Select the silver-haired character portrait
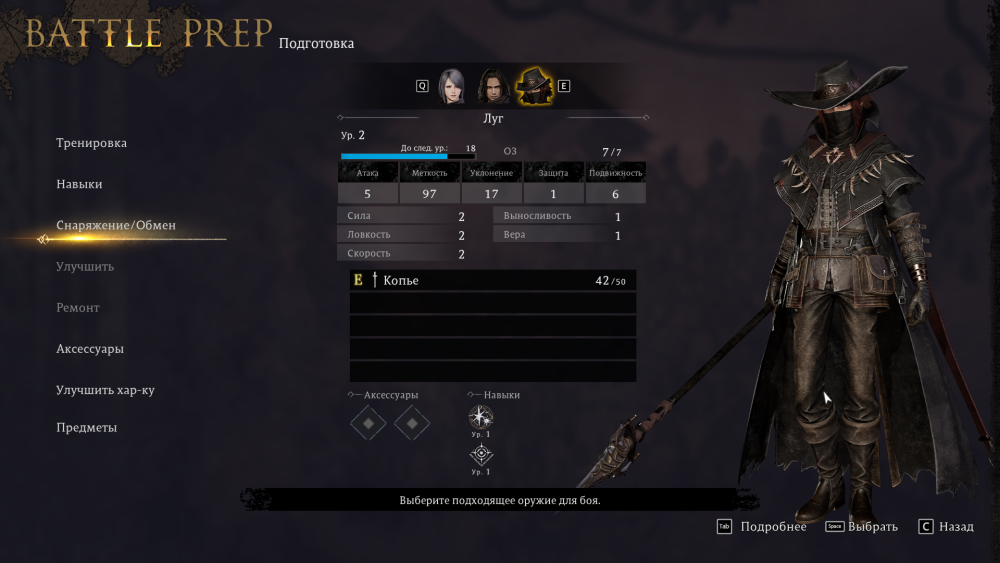1000x563 pixels. tap(452, 86)
